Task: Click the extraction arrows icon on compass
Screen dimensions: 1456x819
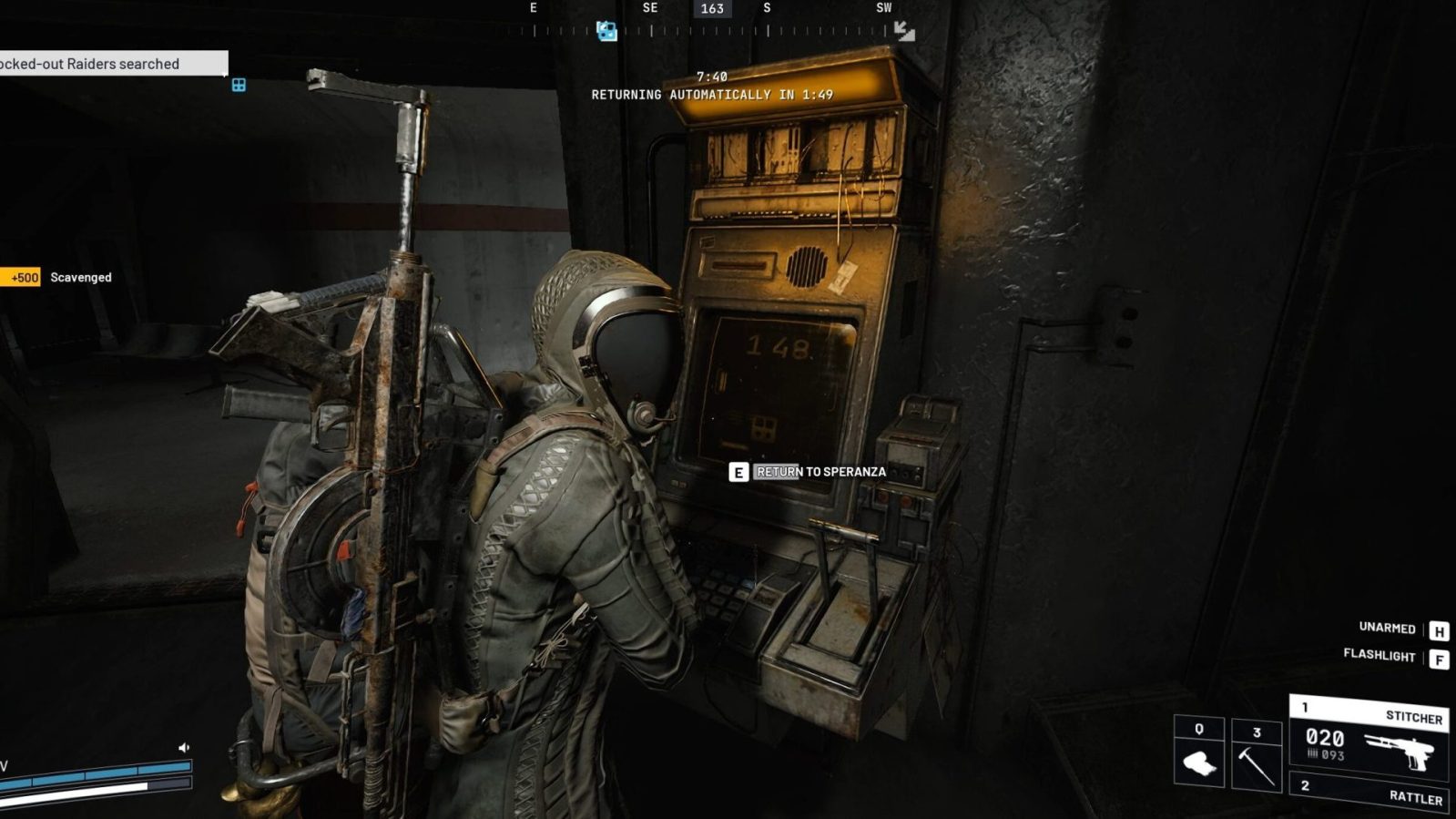Action: click(903, 31)
